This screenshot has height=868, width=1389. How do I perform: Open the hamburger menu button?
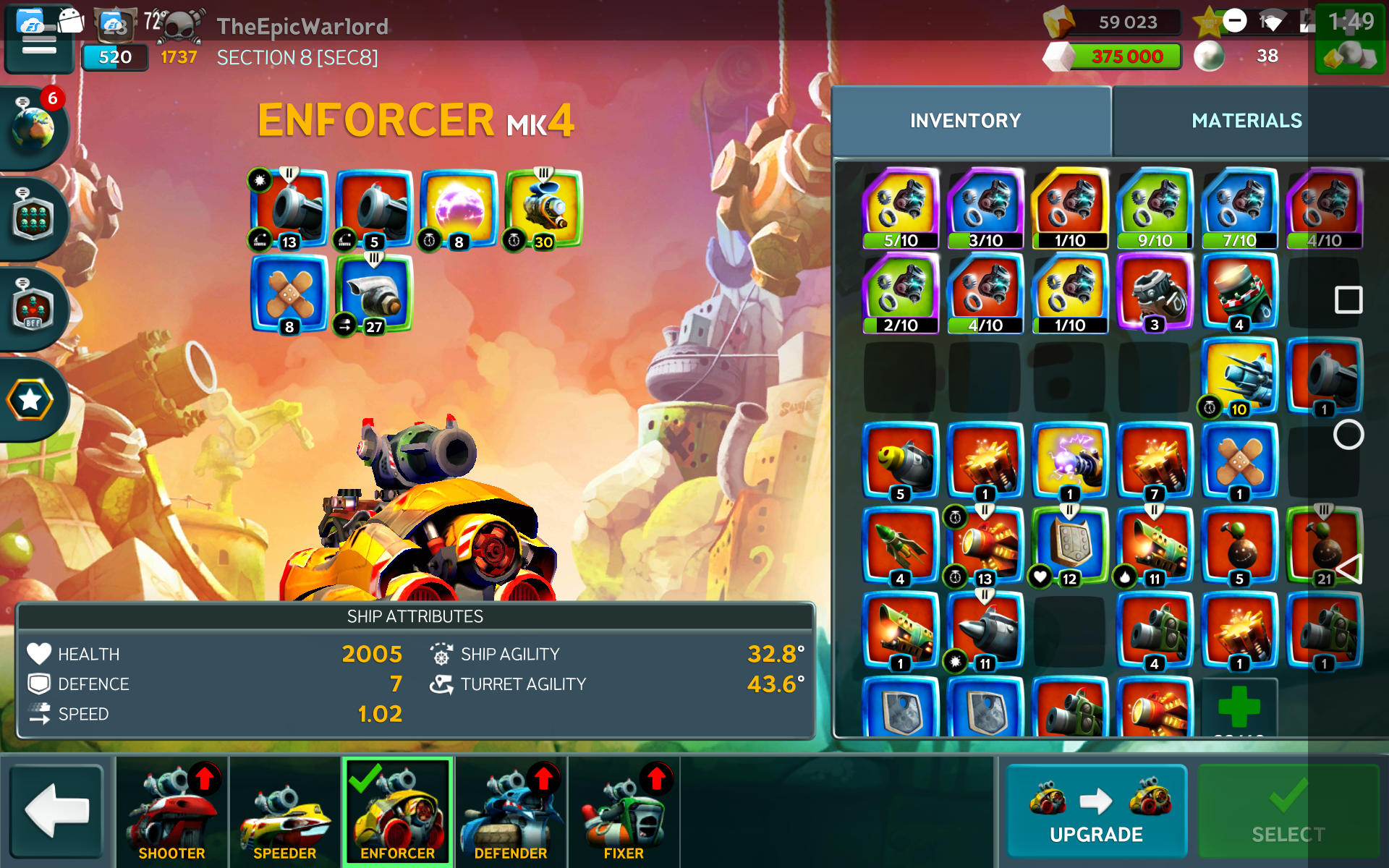click(39, 45)
